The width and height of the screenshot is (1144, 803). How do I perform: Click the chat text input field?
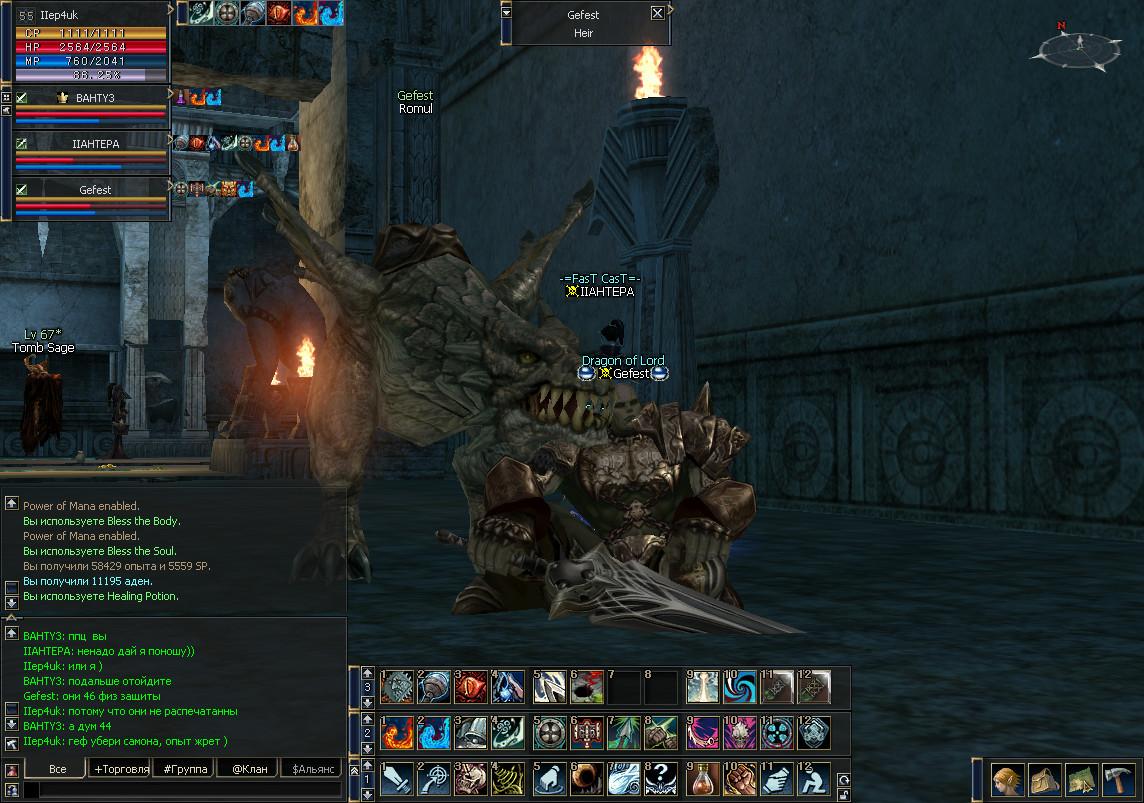(180, 790)
